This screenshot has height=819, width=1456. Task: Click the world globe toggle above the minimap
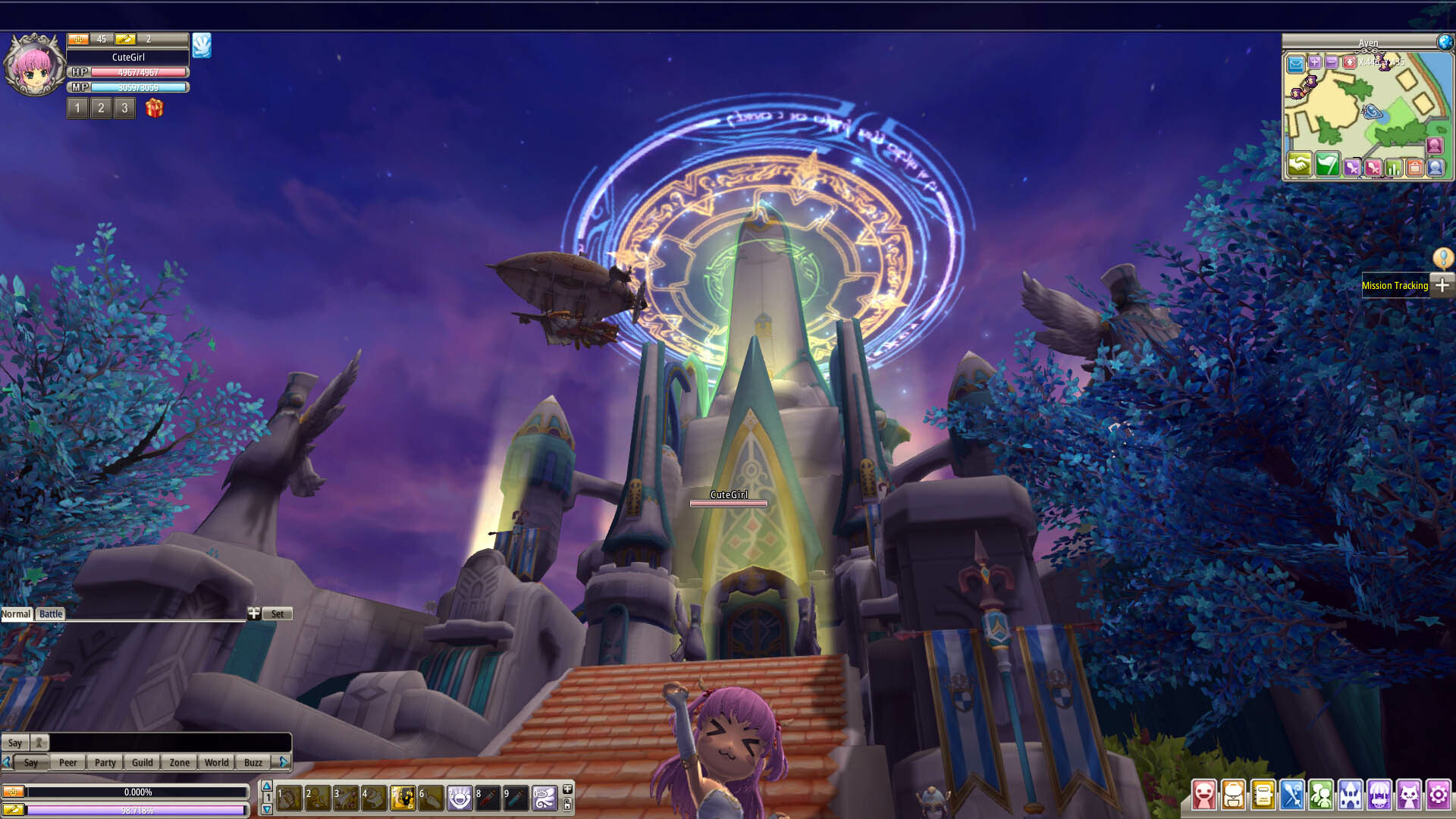coord(1445,42)
